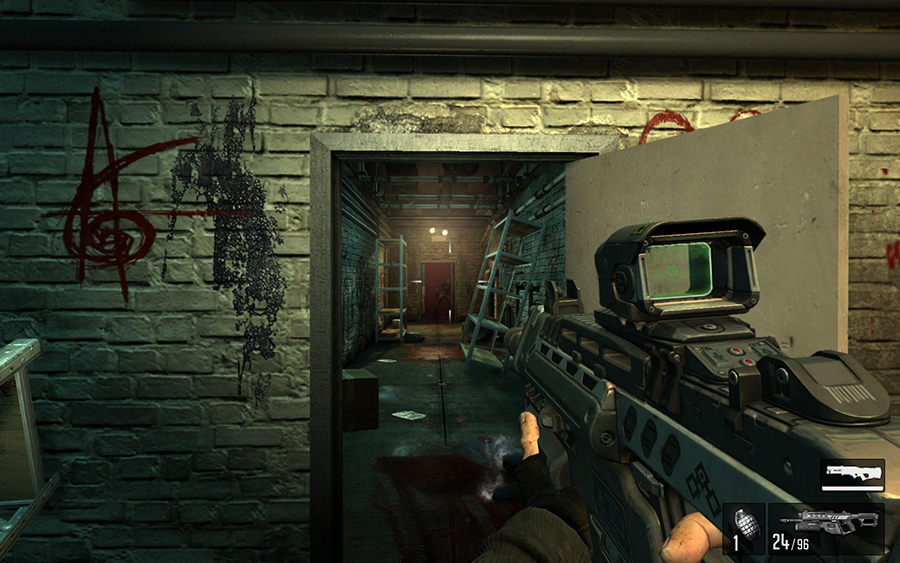The width and height of the screenshot is (900, 563).
Task: Switch to the white secondary weapon icon
Action: (x=852, y=474)
